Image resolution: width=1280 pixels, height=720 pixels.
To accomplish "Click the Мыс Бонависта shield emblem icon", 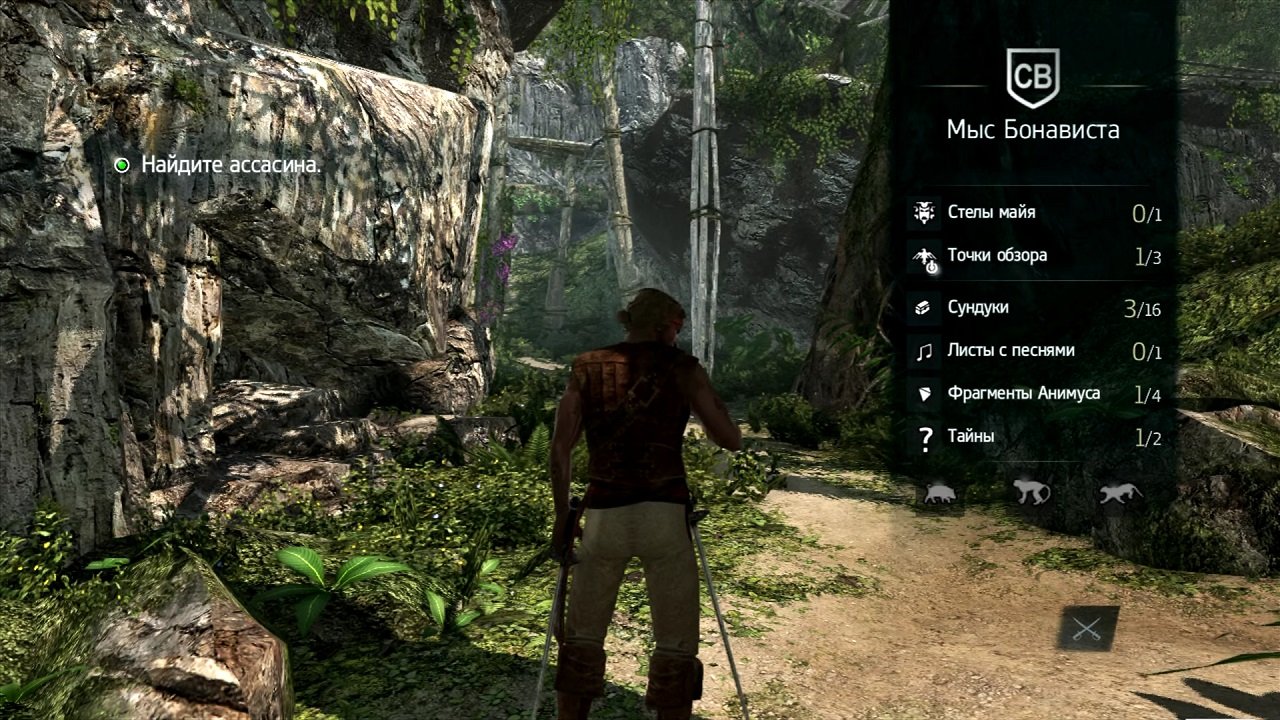I will (1036, 78).
